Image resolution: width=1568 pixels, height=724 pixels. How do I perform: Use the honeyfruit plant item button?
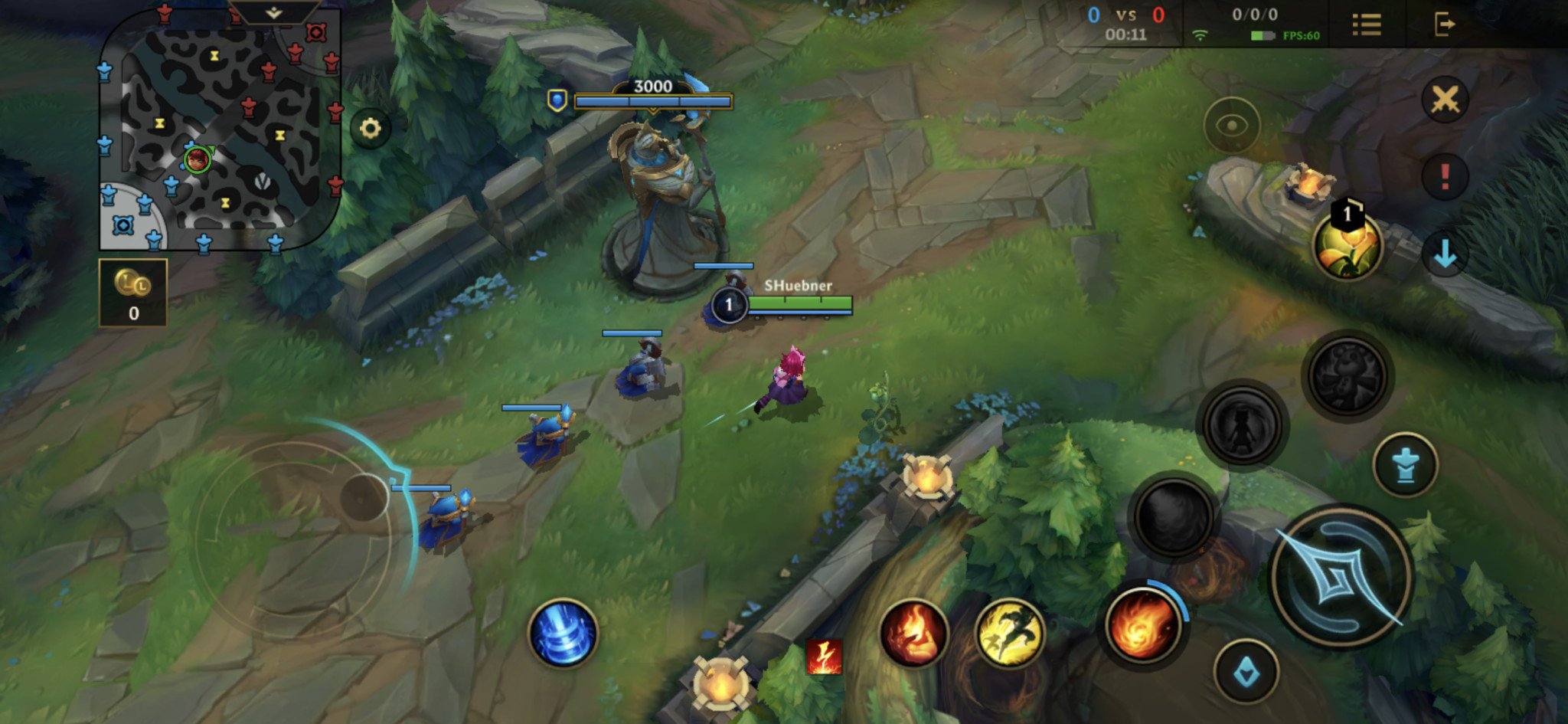coord(1347,245)
